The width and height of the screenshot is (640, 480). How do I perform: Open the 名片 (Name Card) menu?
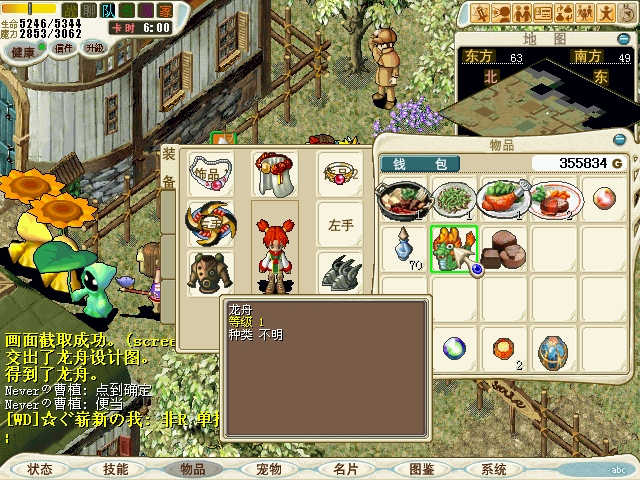tap(345, 468)
